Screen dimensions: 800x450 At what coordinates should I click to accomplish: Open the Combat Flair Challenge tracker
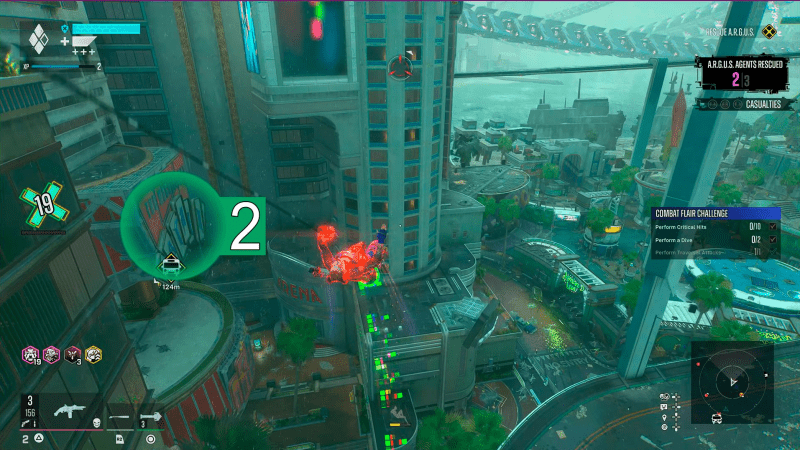coord(716,213)
